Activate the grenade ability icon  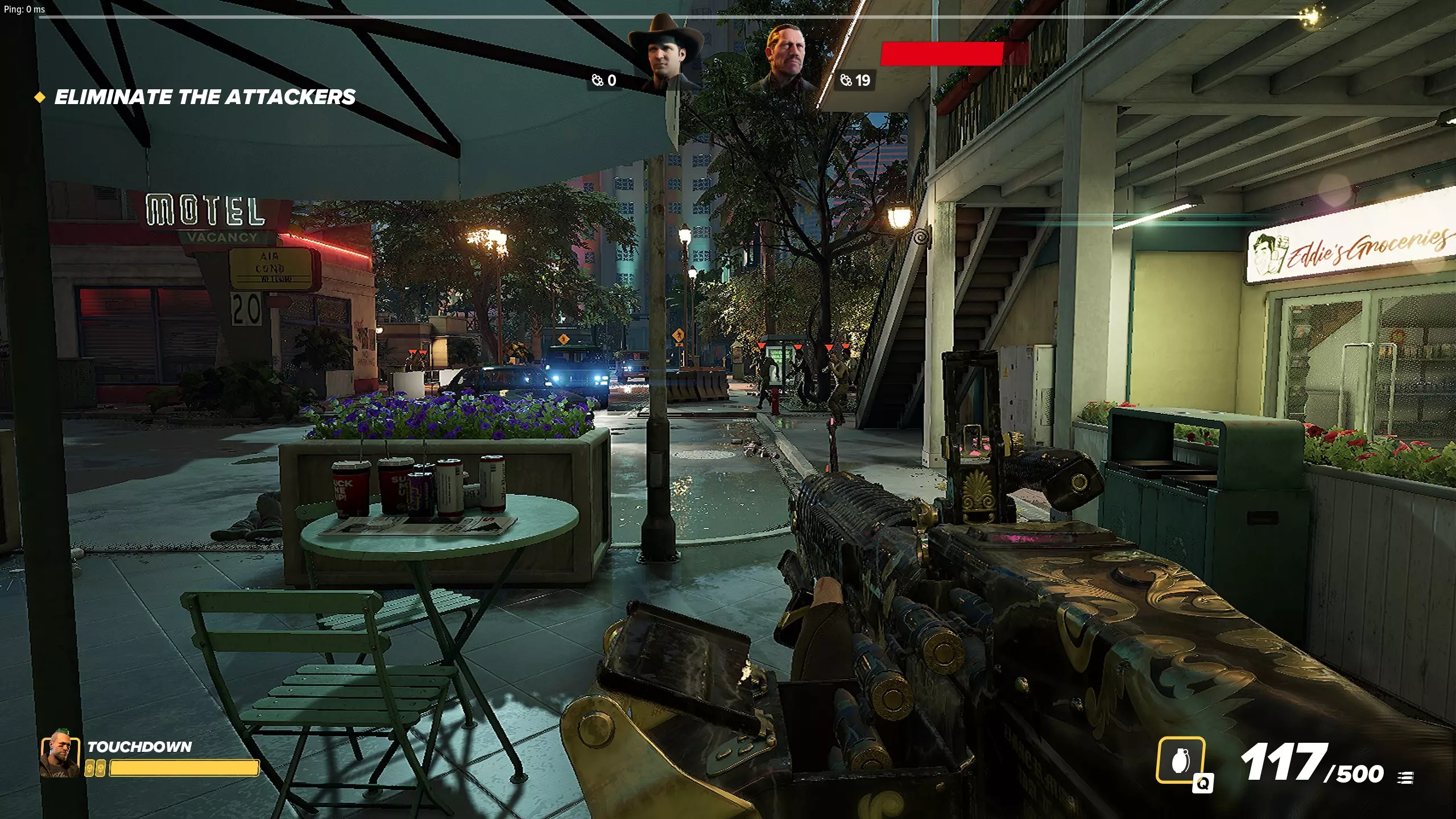click(x=1180, y=761)
